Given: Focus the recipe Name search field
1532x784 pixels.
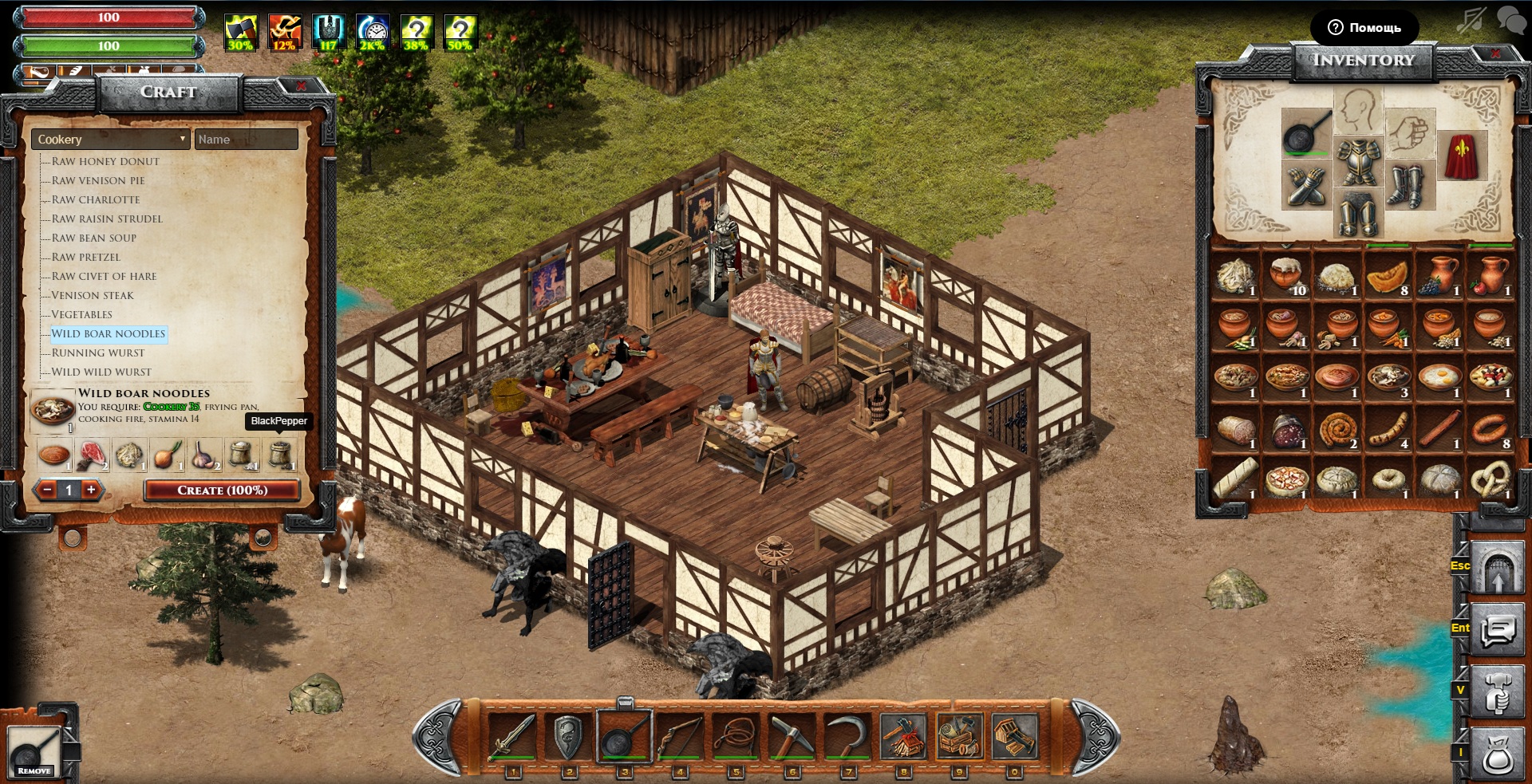Looking at the screenshot, I should tap(246, 140).
